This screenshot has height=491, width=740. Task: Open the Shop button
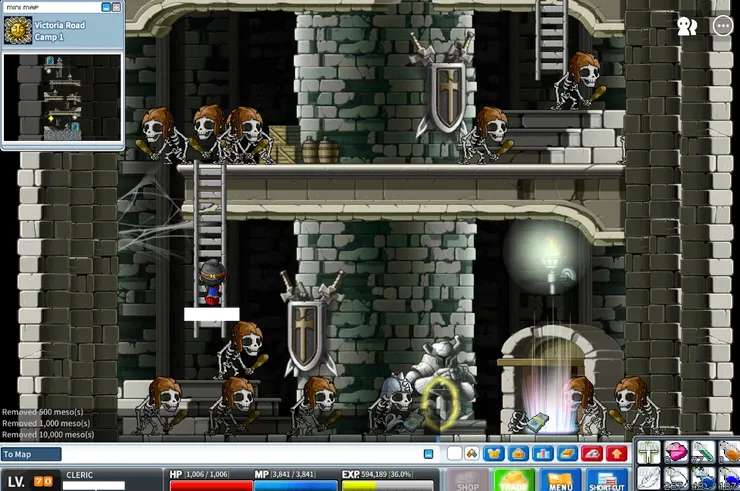(466, 481)
